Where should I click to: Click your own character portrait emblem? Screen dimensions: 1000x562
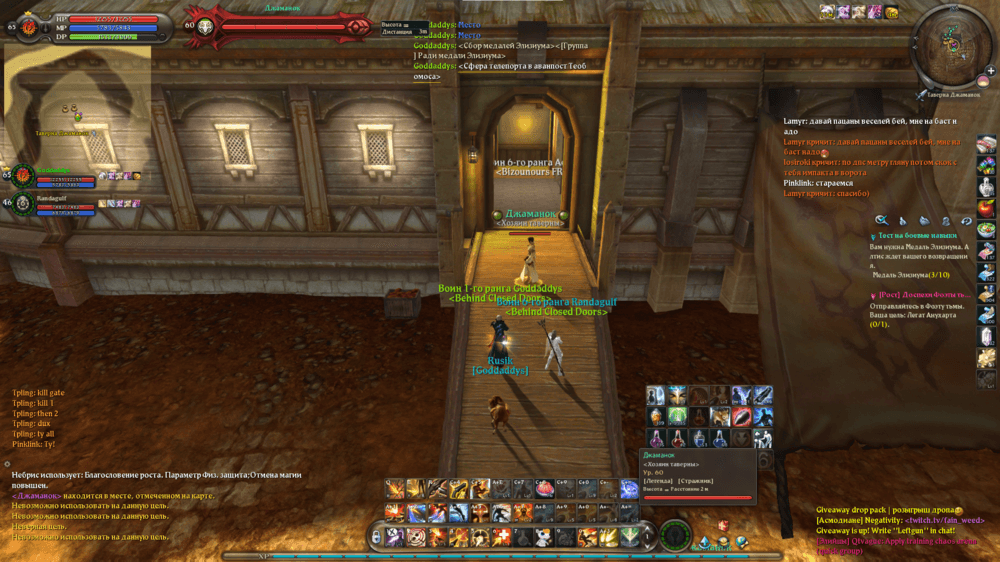pos(28,25)
